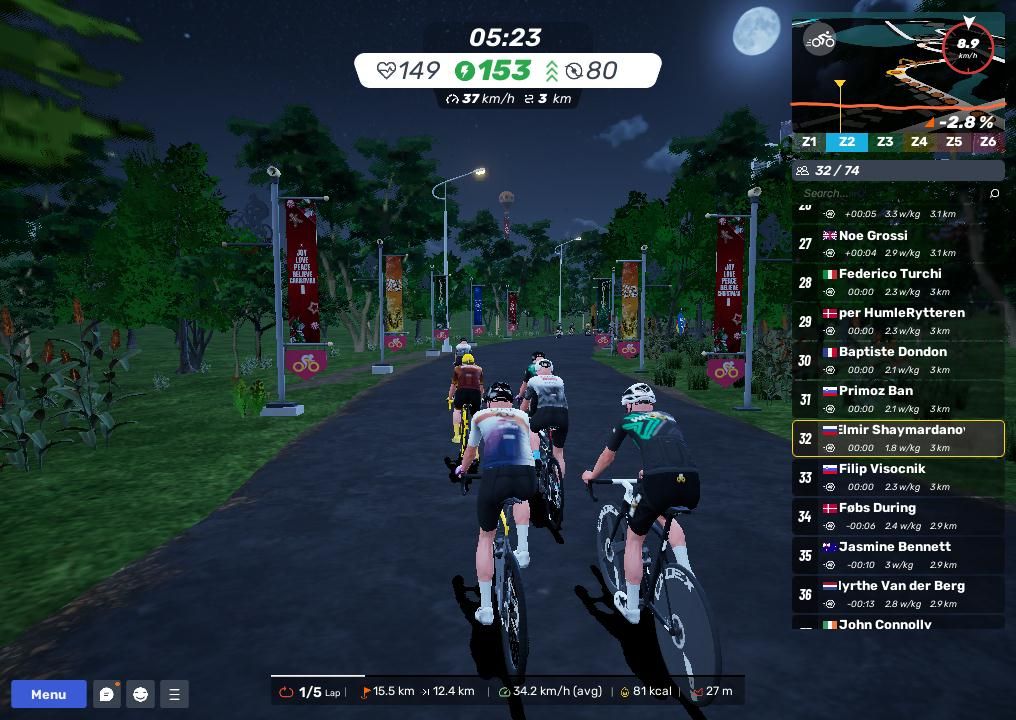This screenshot has width=1016, height=720.
Task: Click the 32 / 74 rider count bar
Action: (x=898, y=170)
